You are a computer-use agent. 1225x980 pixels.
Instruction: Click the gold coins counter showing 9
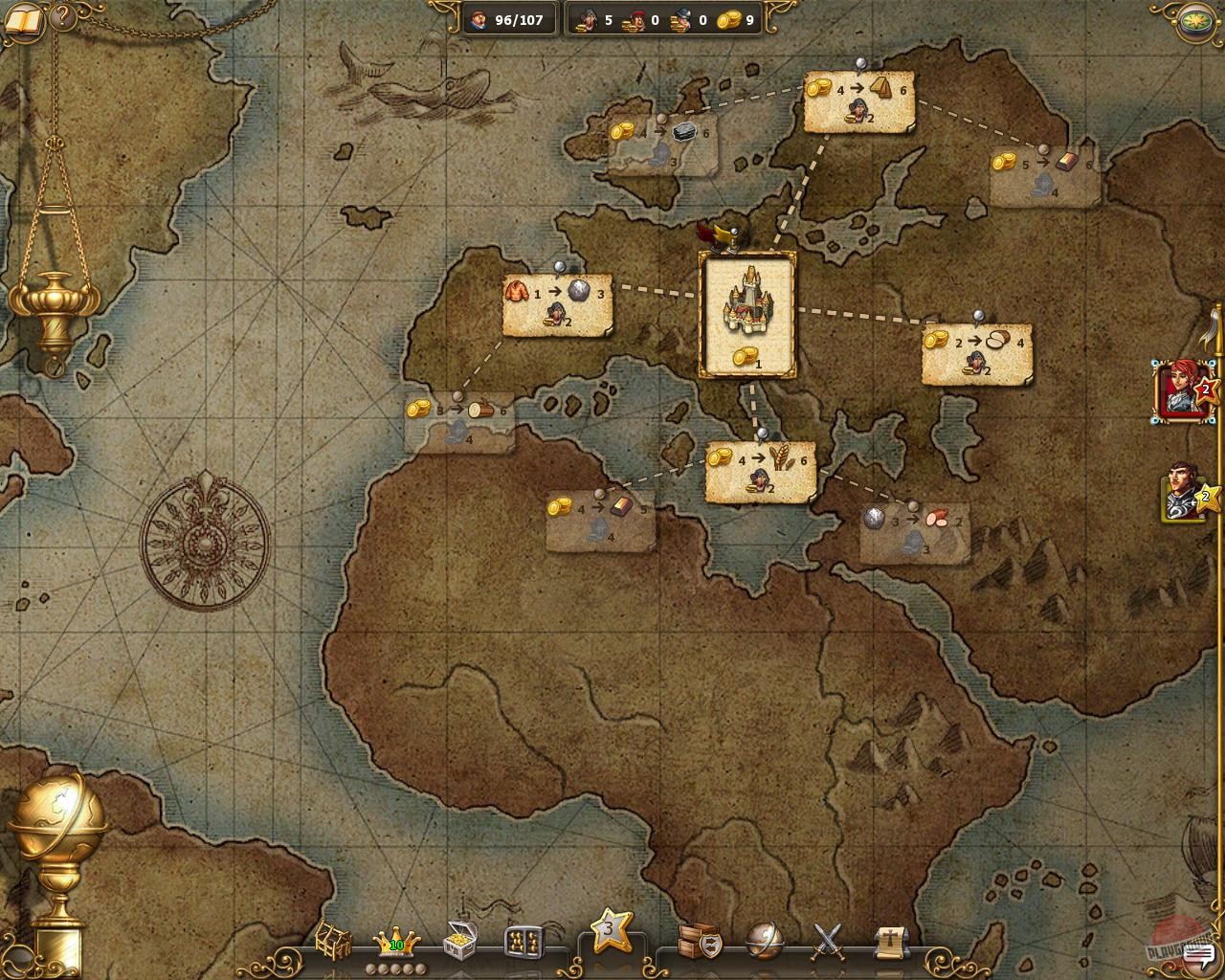coord(736,19)
